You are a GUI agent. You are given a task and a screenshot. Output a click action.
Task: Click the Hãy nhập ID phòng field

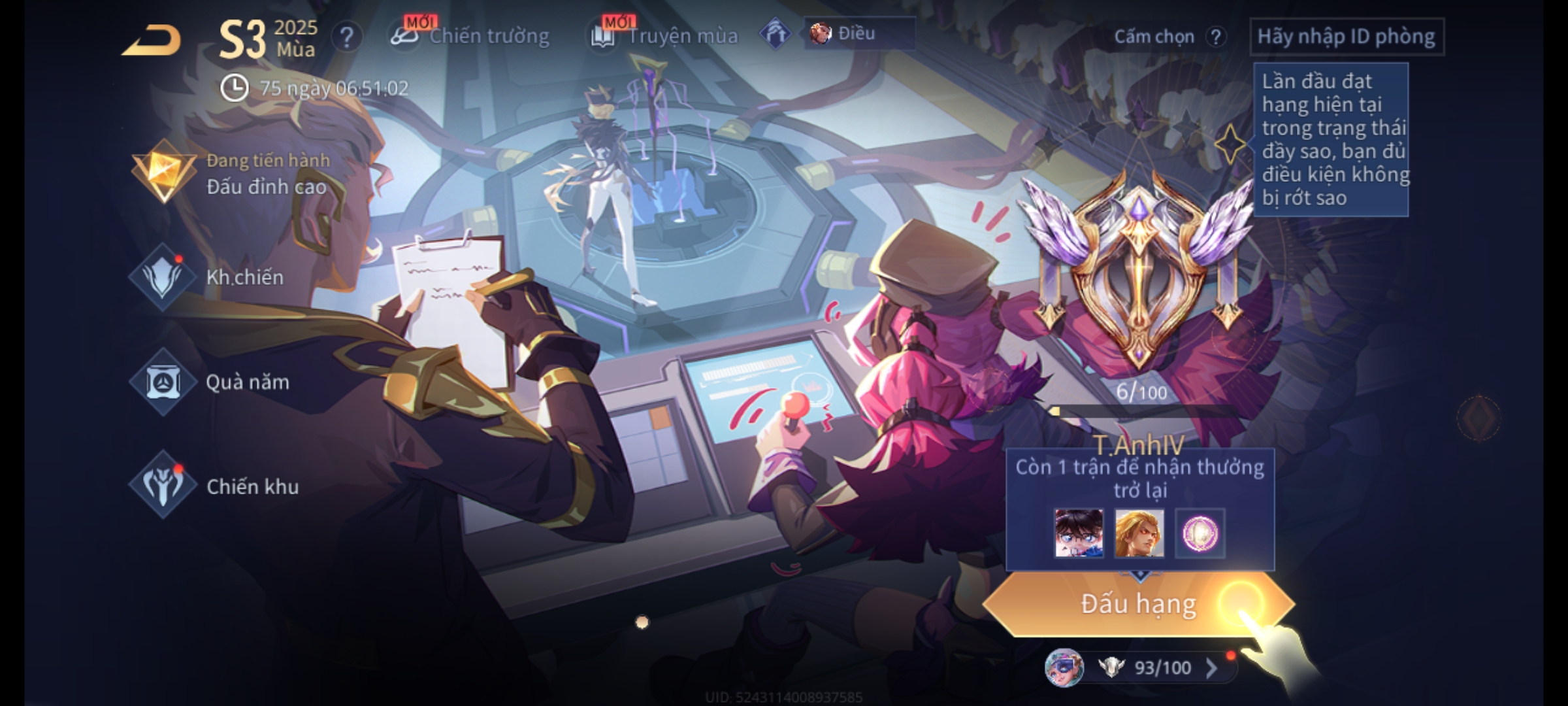pyautogui.click(x=1346, y=37)
